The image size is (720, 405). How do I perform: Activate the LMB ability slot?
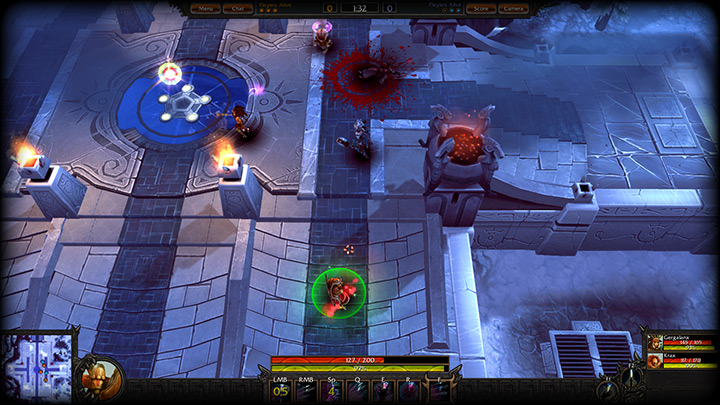[x=280, y=390]
